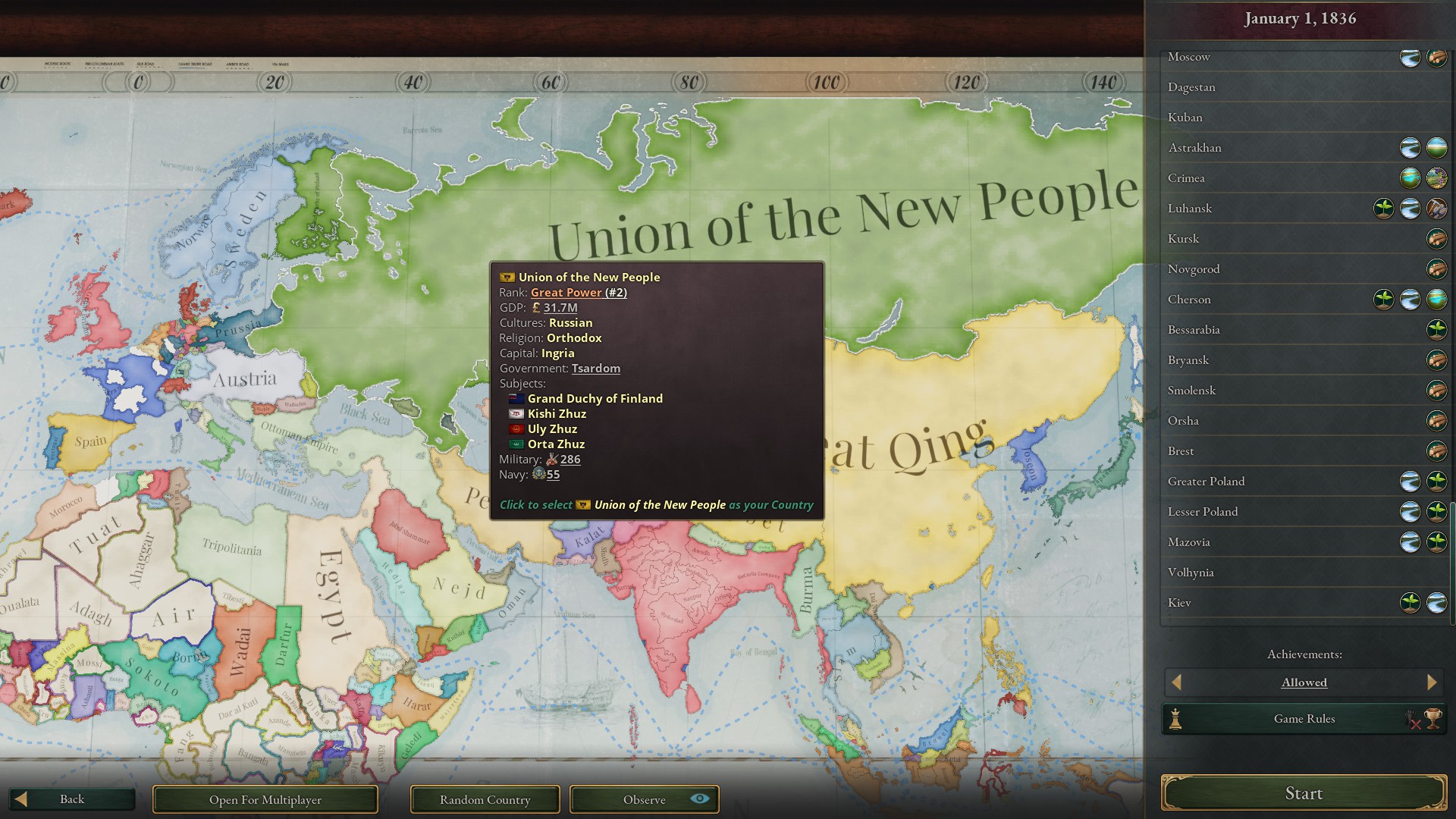Click the logging icon beside Smolensk

[x=1437, y=391]
